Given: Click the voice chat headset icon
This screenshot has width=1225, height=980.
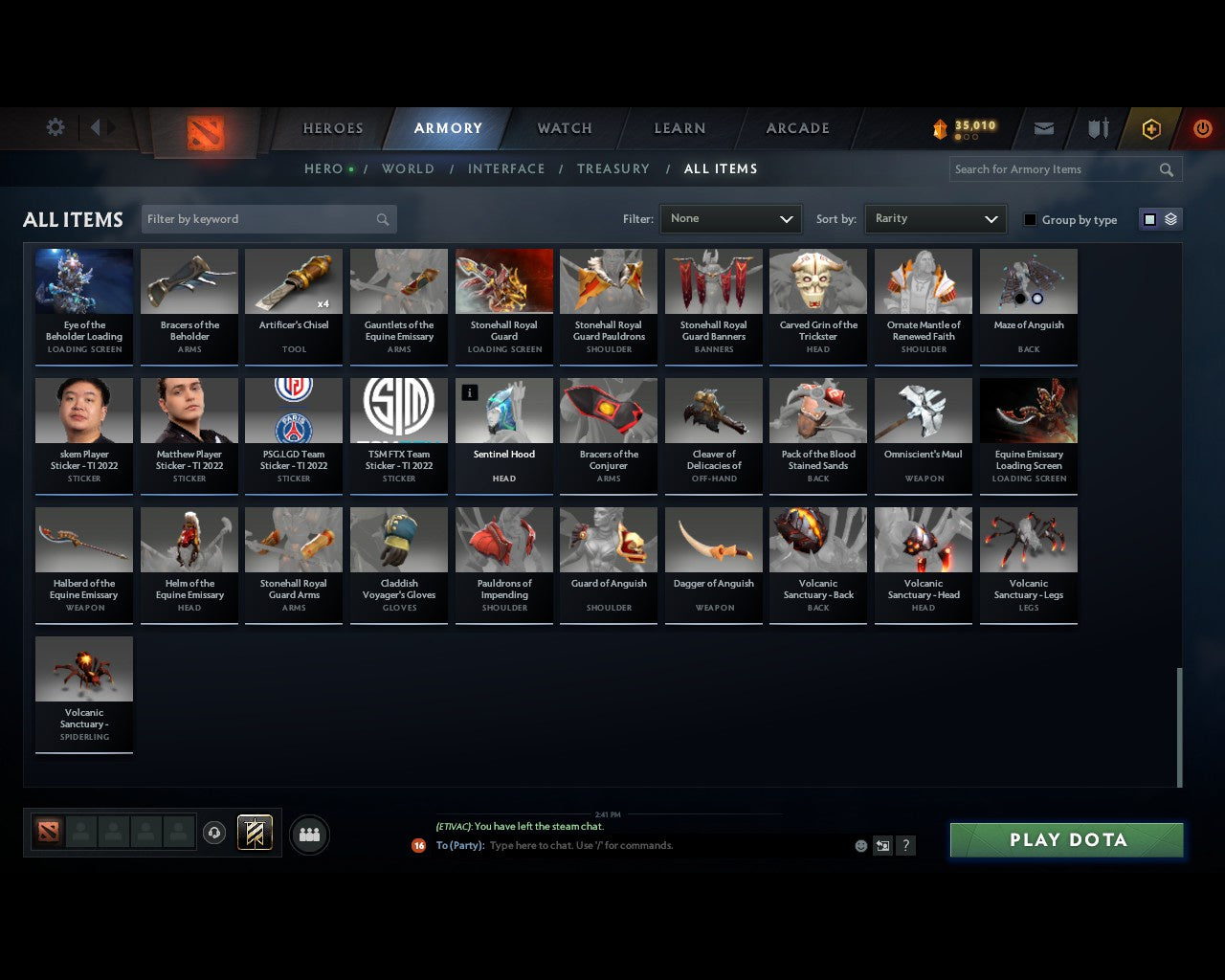Looking at the screenshot, I should pyautogui.click(x=215, y=832).
